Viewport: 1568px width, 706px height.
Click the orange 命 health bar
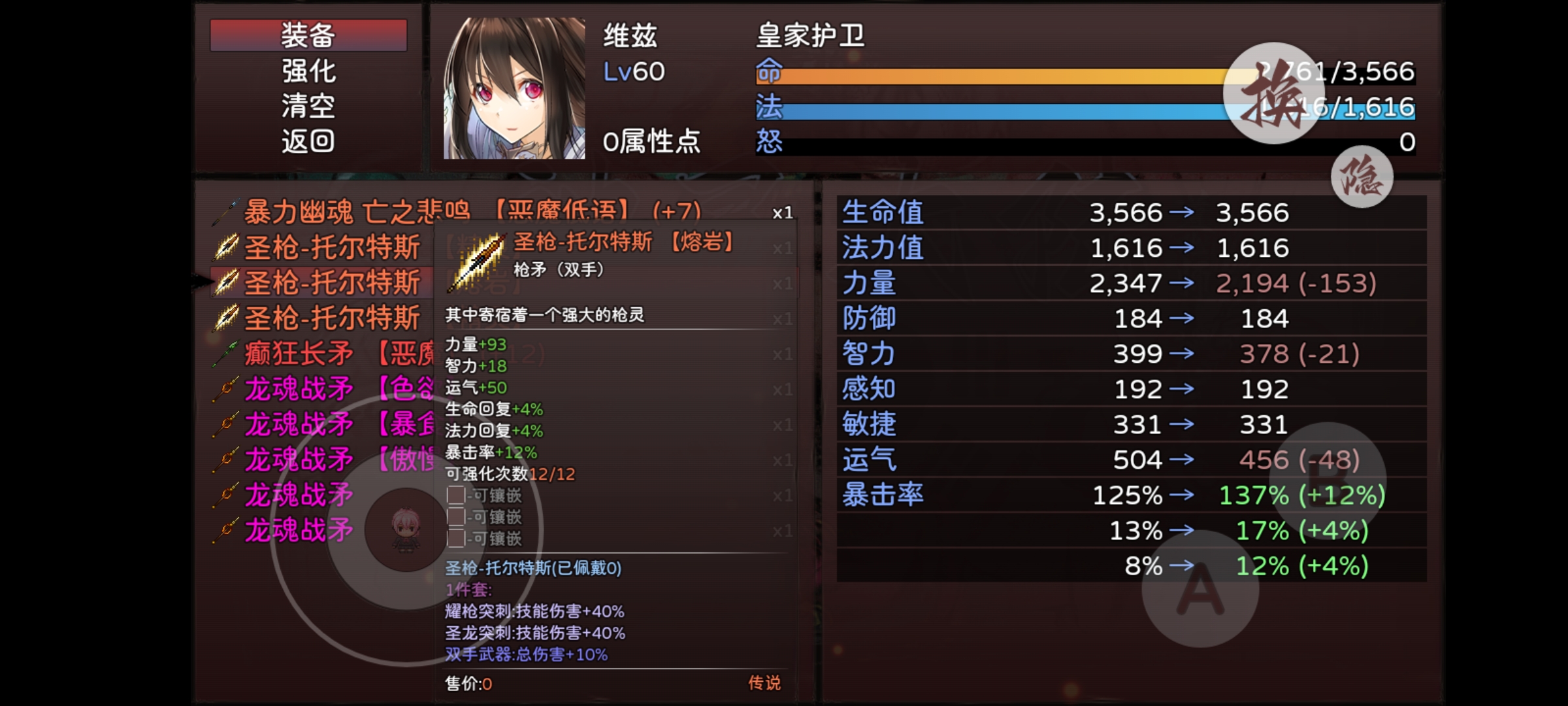coord(1013,74)
